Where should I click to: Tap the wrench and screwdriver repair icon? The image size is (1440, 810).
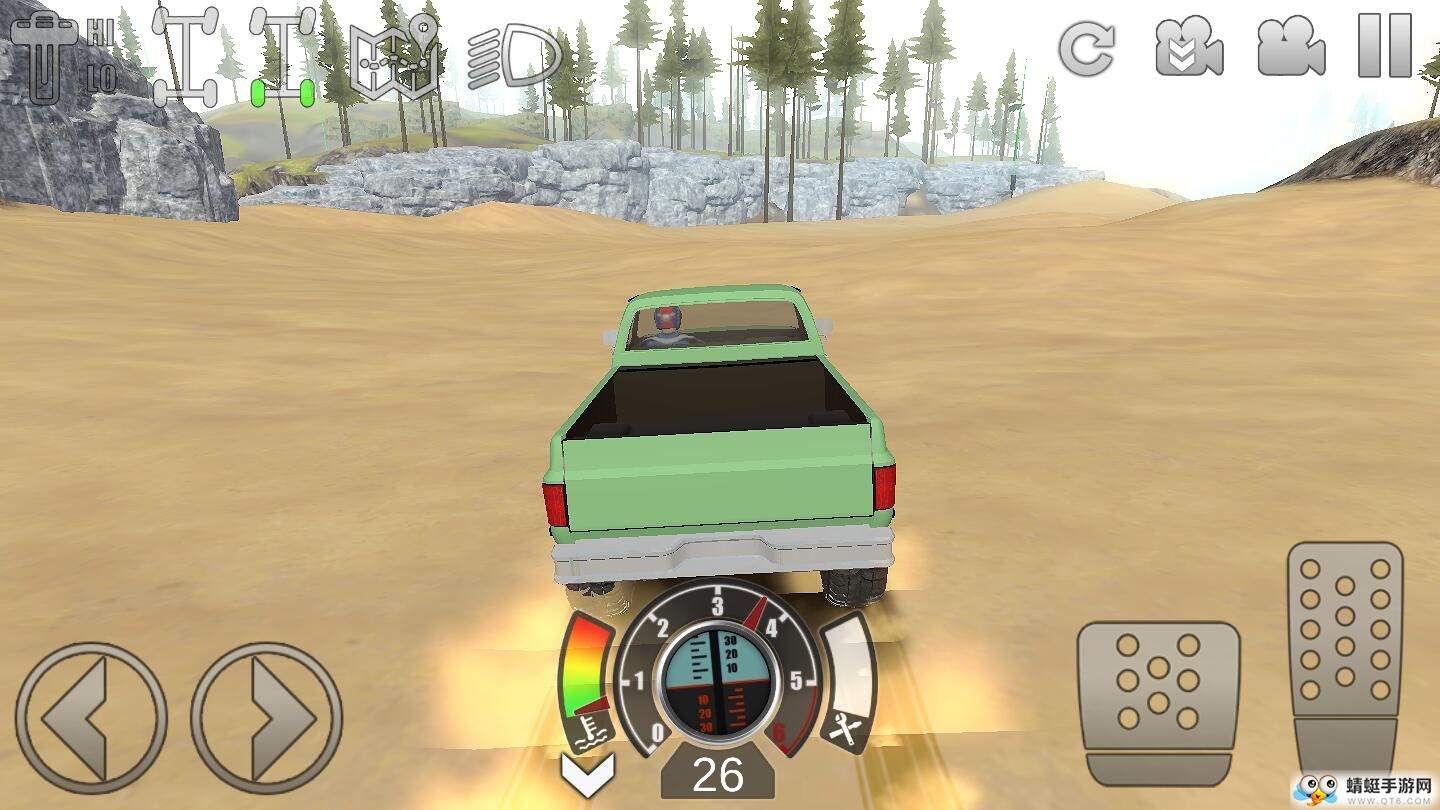[x=845, y=733]
